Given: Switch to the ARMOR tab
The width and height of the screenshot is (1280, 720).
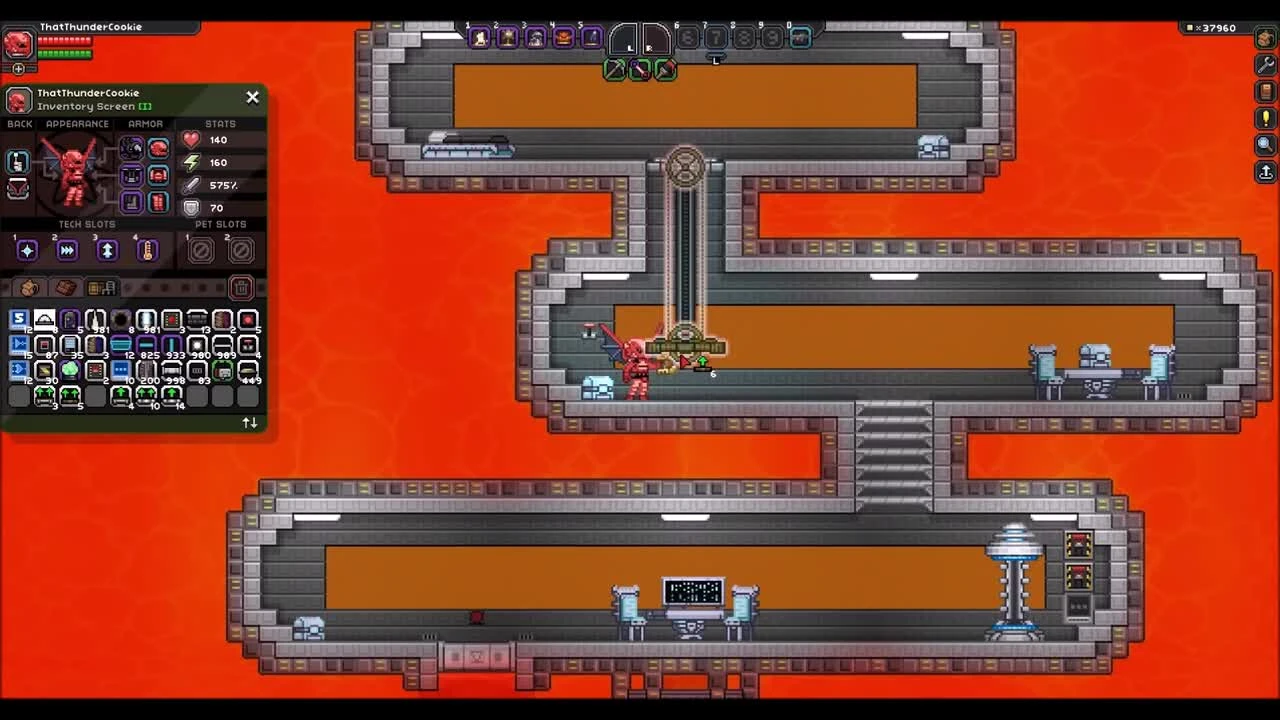Looking at the screenshot, I should [145, 123].
